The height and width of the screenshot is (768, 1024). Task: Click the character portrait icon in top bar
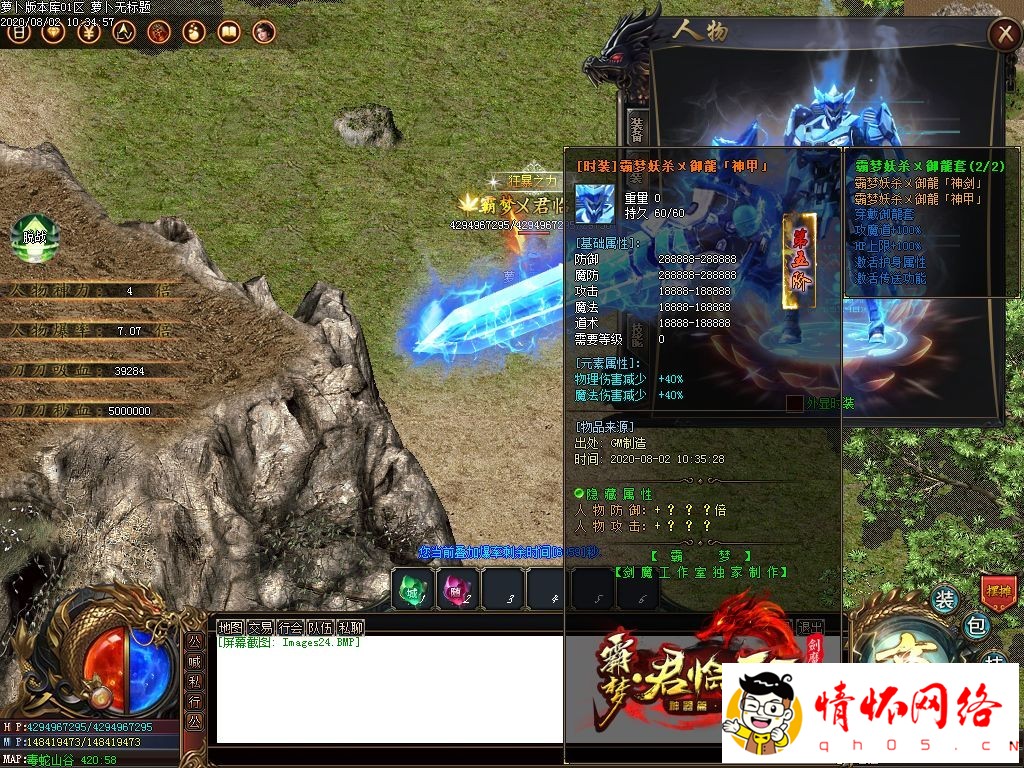click(263, 32)
